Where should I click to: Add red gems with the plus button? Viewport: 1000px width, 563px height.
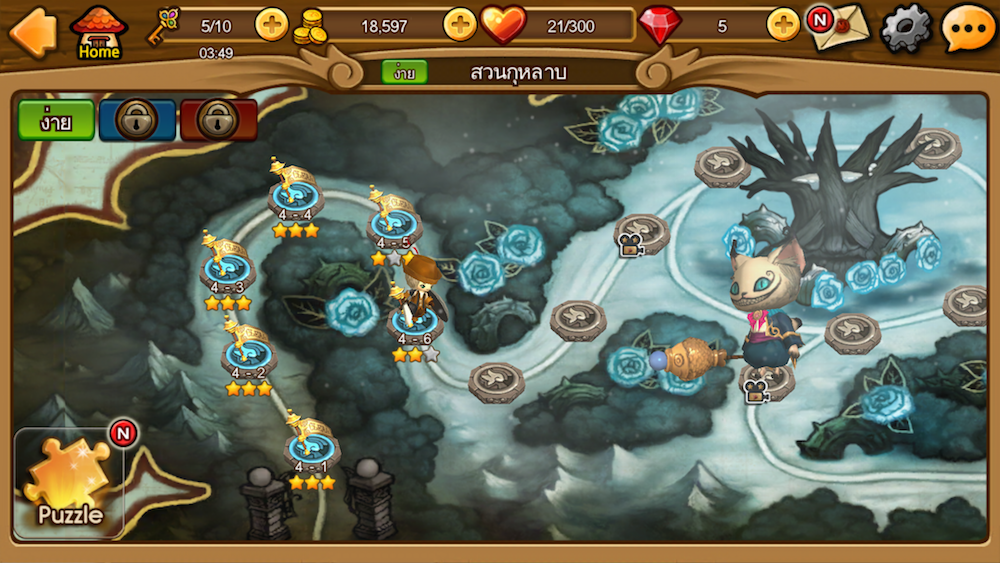click(782, 25)
